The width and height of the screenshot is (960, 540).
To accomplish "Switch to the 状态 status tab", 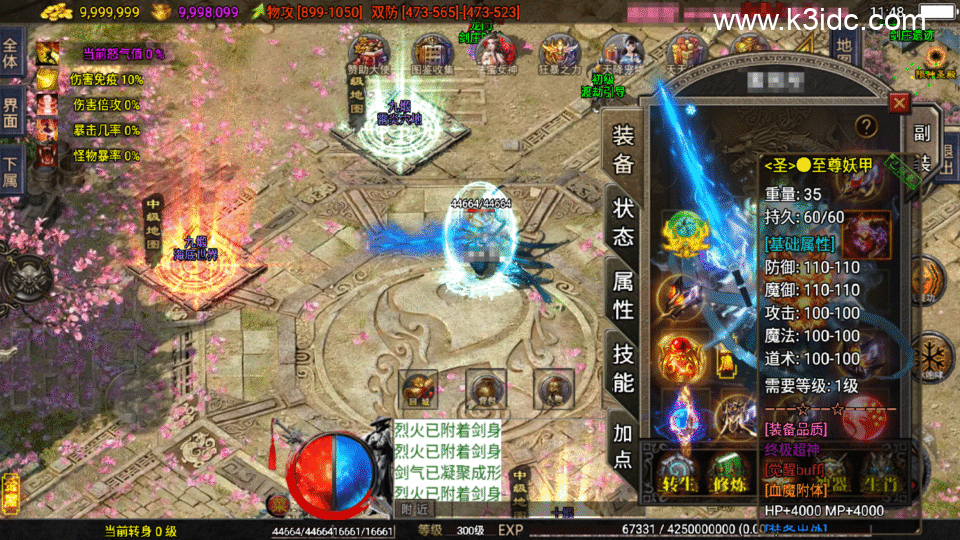I will point(623,222).
